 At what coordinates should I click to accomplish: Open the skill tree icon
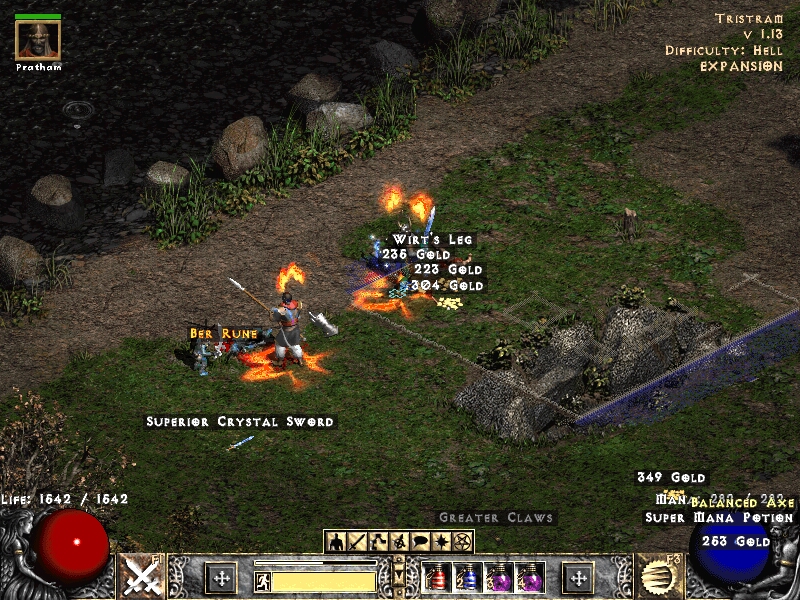[379, 541]
